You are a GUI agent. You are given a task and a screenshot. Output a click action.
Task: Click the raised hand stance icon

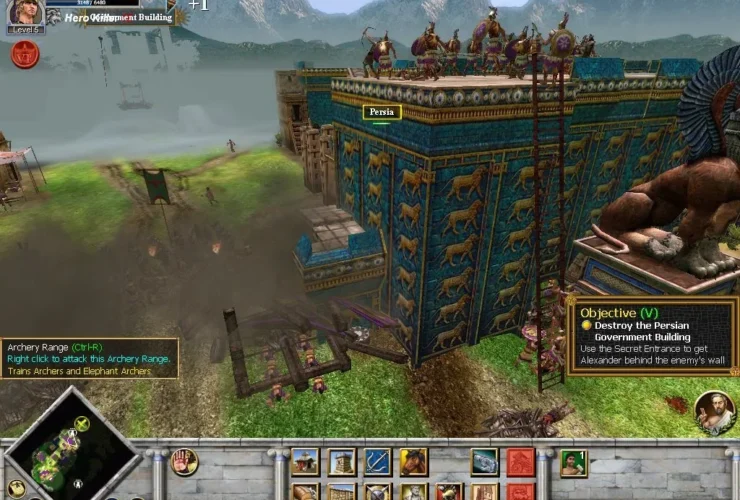[184, 461]
